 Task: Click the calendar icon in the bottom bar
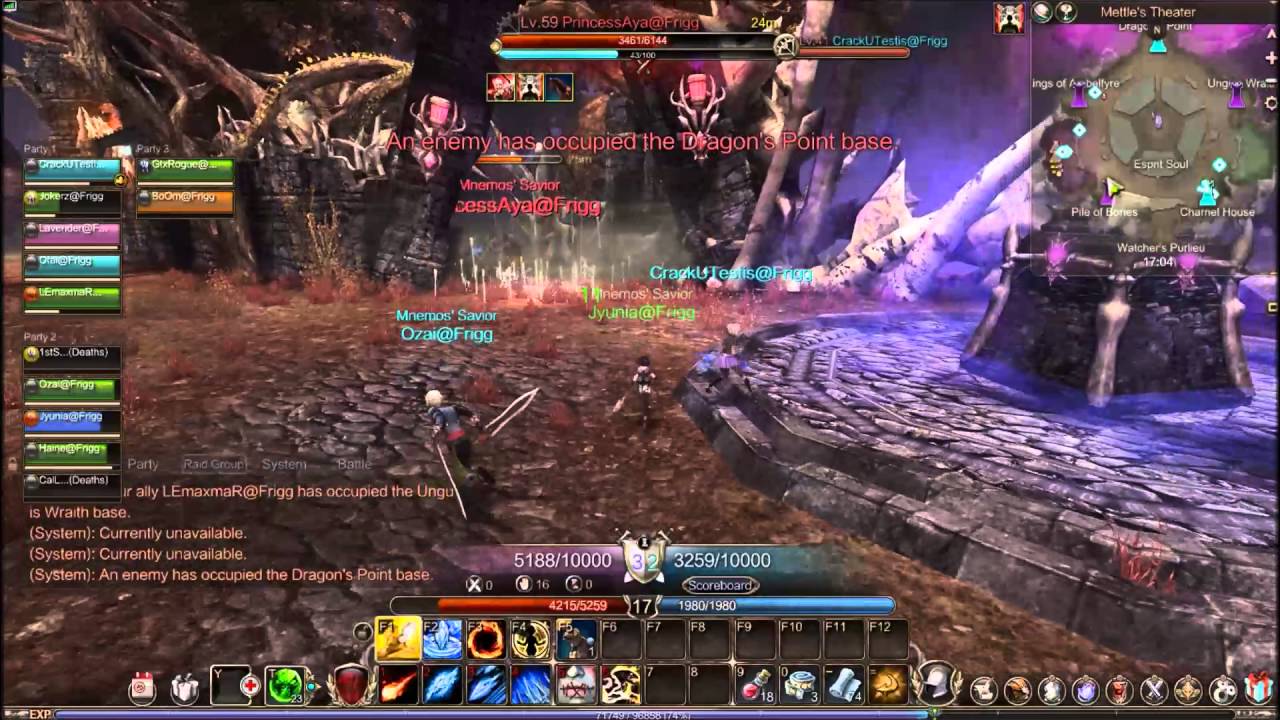[142, 687]
